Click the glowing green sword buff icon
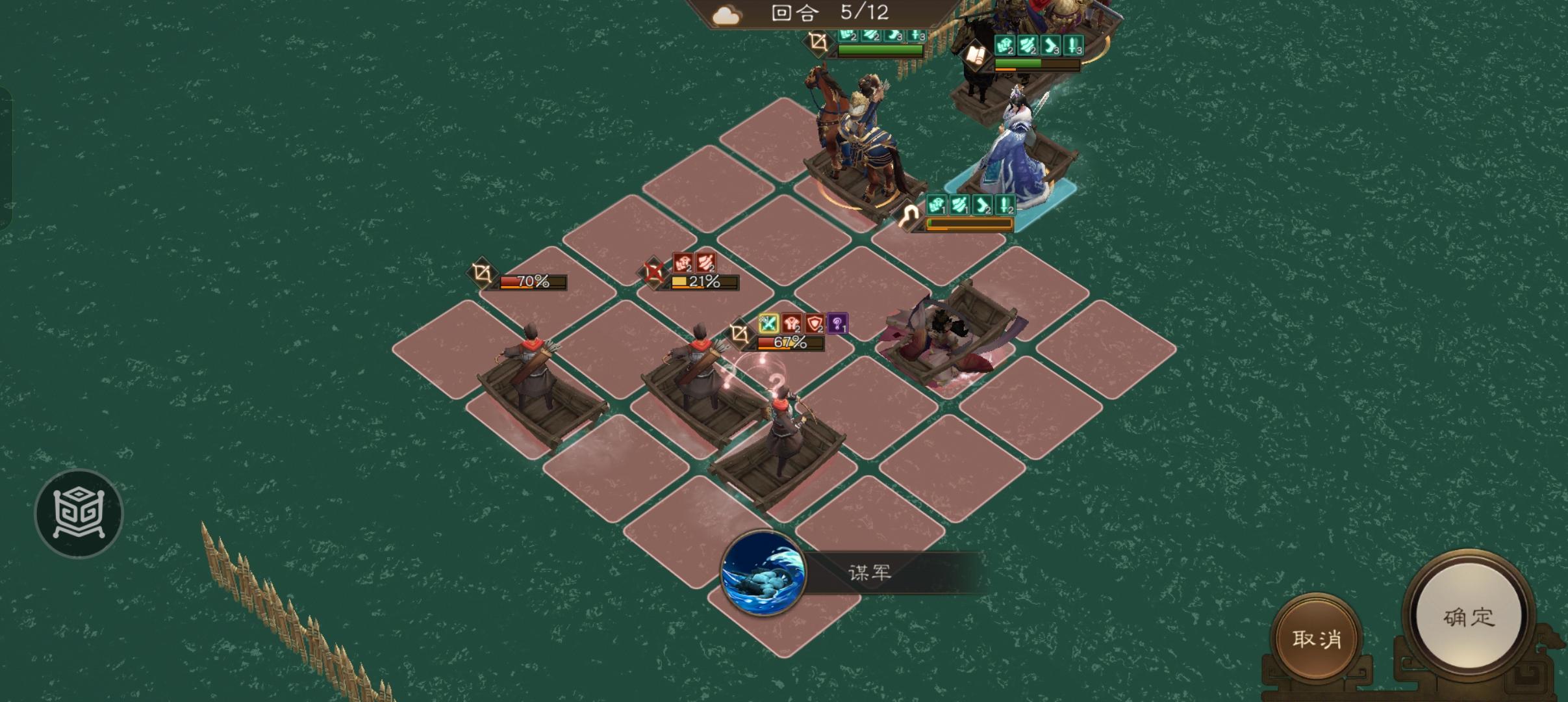The height and width of the screenshot is (702, 1568). (768, 323)
